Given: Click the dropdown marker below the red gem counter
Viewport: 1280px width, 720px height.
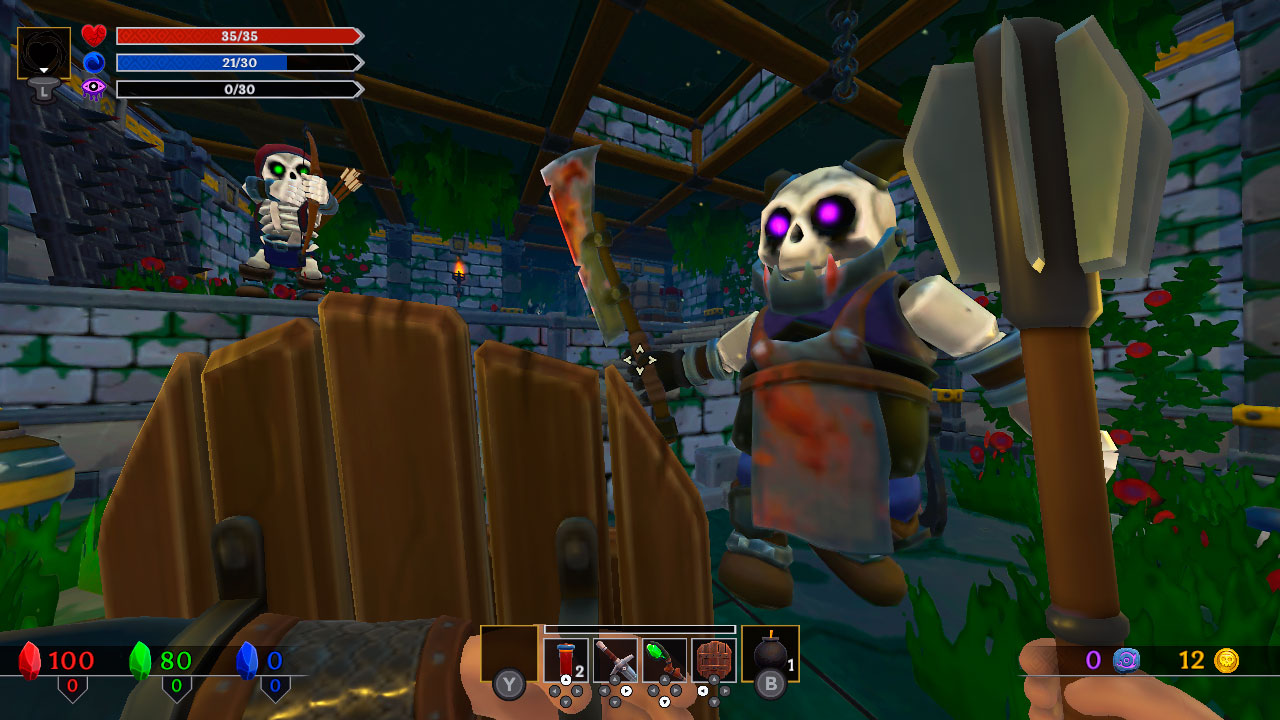Looking at the screenshot, I should [73, 688].
